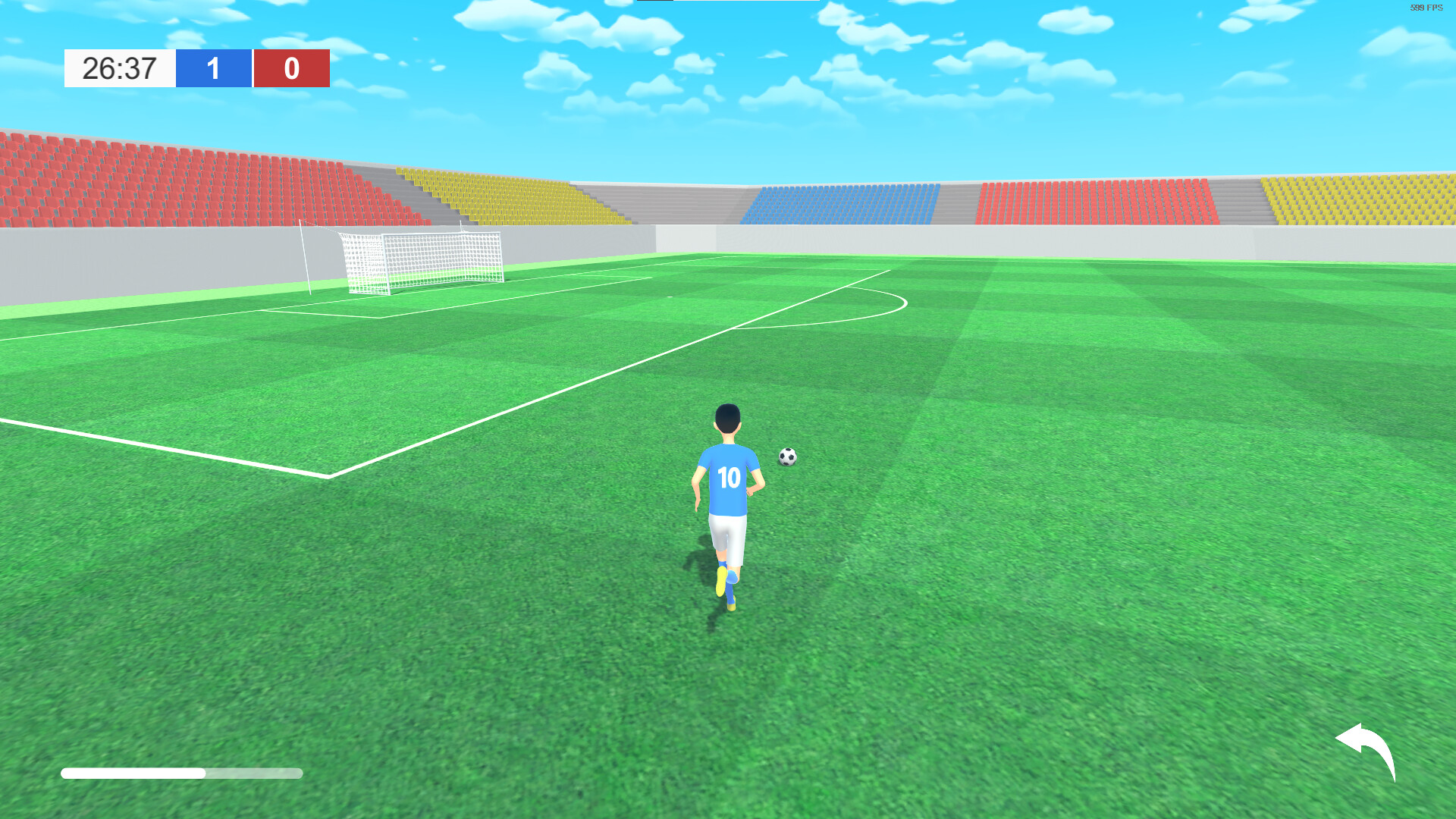Select the red team score box

292,68
